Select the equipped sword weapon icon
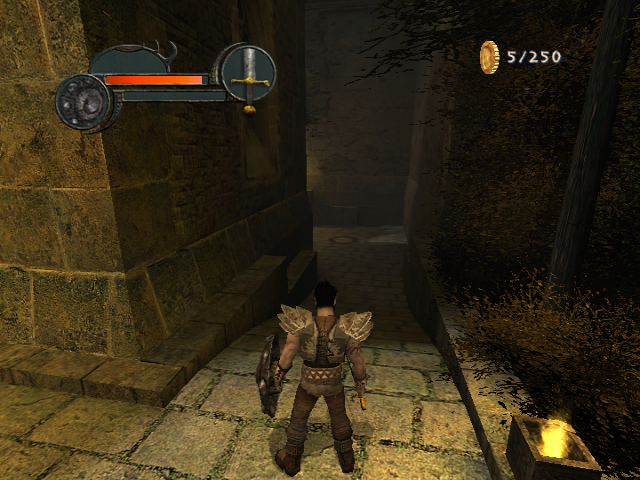Viewport: 640px width, 480px height. pos(247,73)
